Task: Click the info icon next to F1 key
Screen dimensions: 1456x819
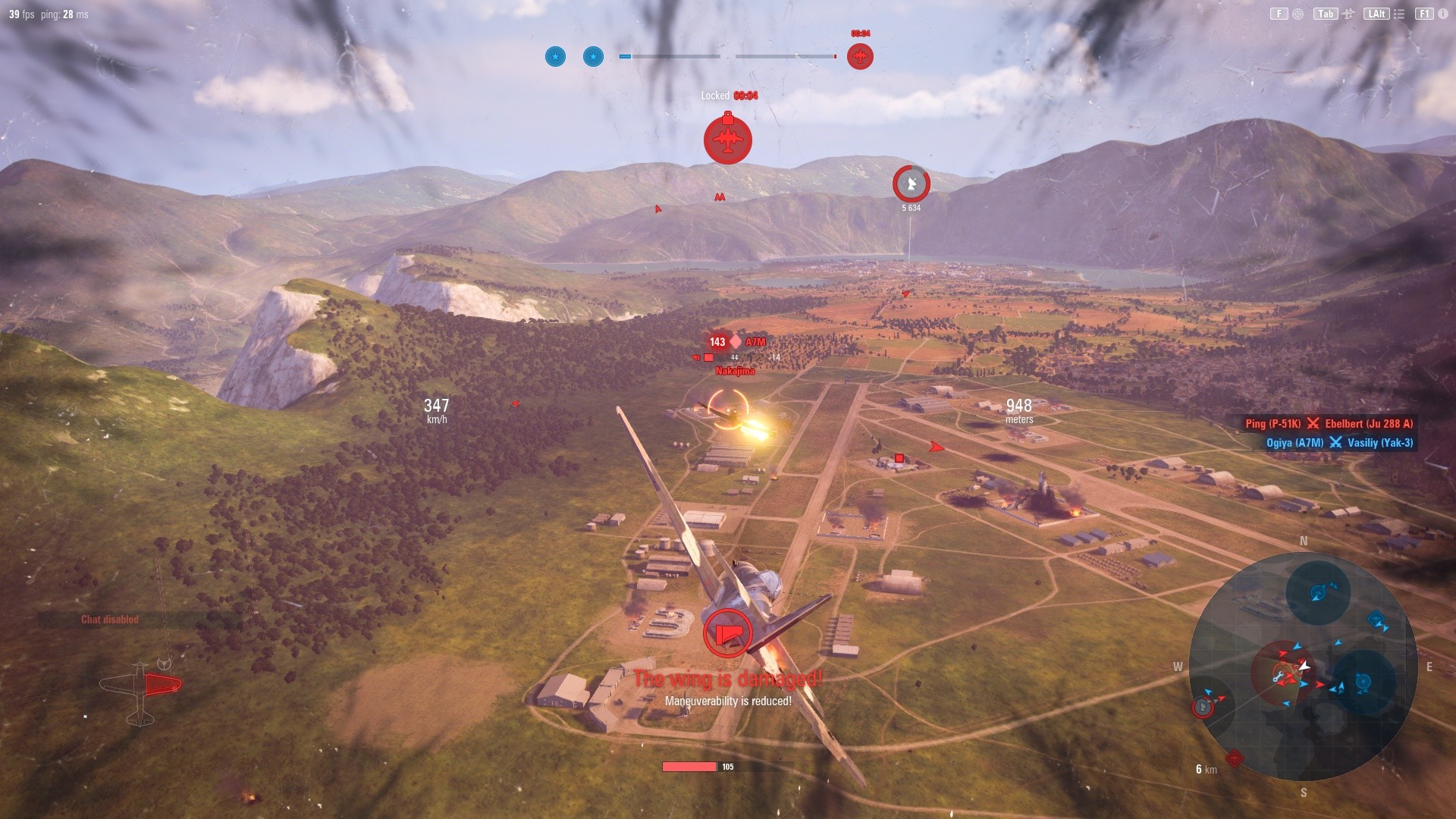Action: click(1442, 13)
